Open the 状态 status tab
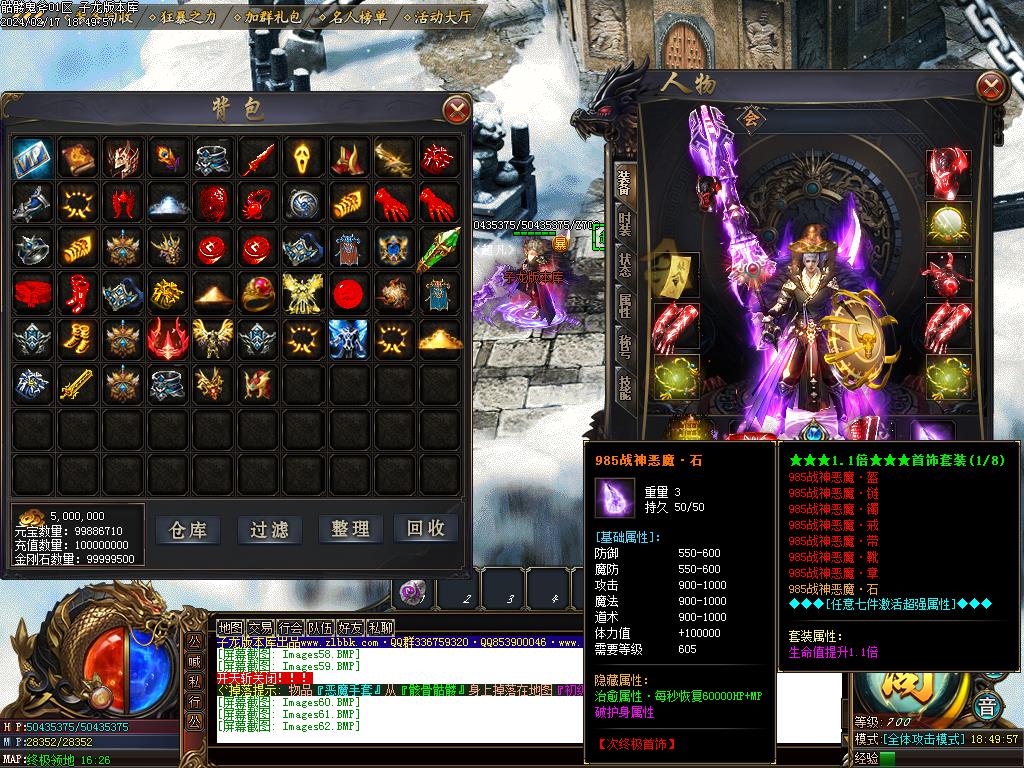The height and width of the screenshot is (768, 1024). pos(625,266)
